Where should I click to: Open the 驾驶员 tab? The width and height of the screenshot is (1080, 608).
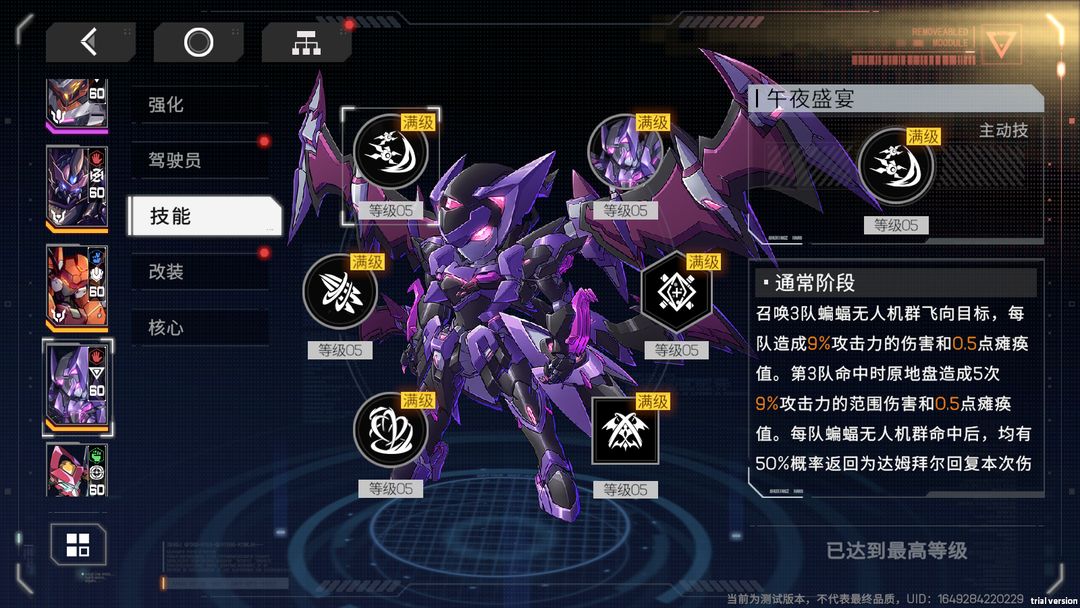(x=200, y=160)
